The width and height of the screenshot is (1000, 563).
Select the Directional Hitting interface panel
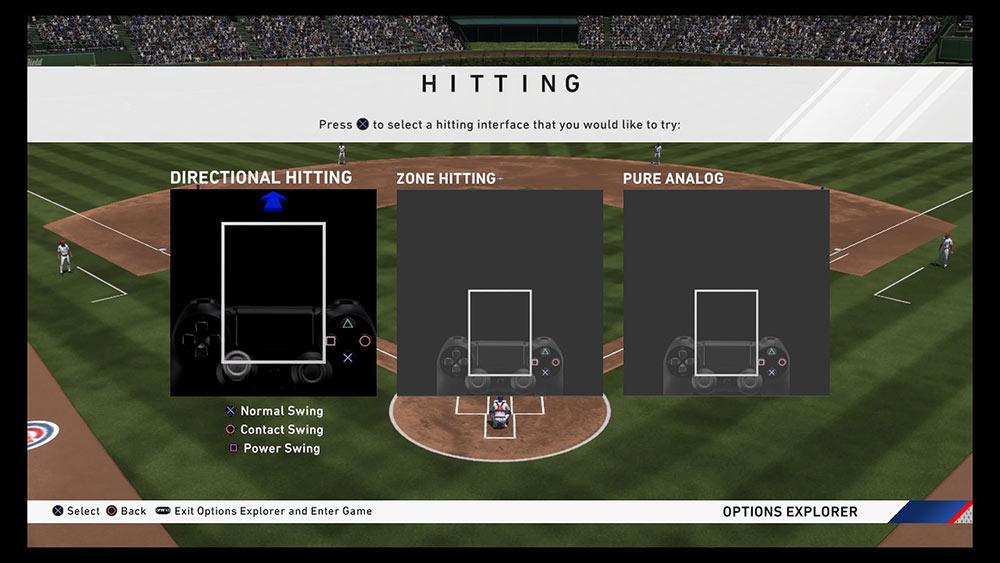tap(273, 292)
